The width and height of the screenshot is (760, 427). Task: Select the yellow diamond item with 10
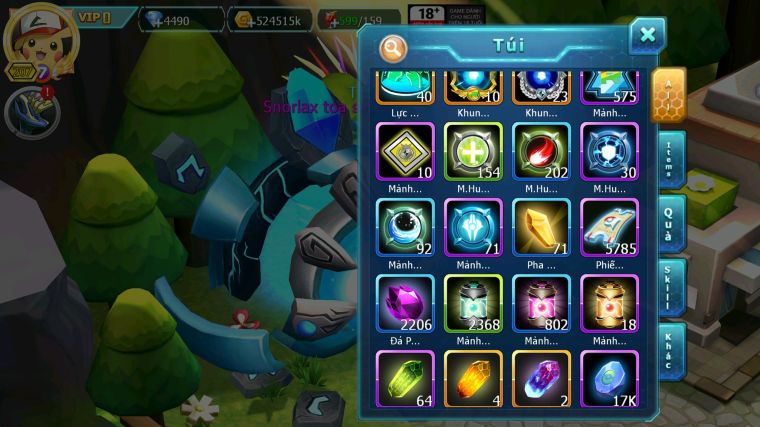[405, 152]
